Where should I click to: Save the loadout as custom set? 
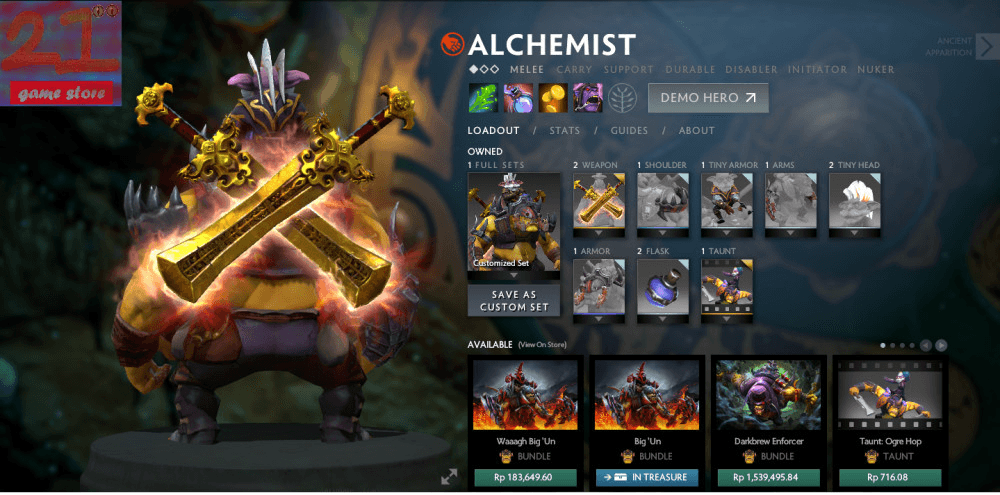514,301
